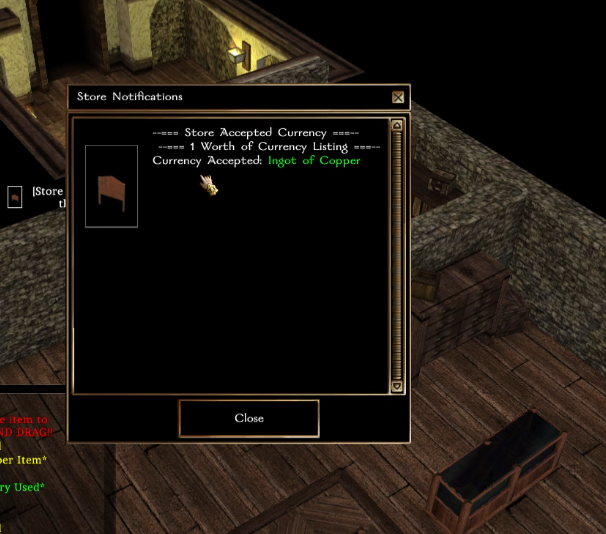The width and height of the screenshot is (606, 534).
Task: Select the wooden item thumbnail in the dialog
Action: coord(111,186)
